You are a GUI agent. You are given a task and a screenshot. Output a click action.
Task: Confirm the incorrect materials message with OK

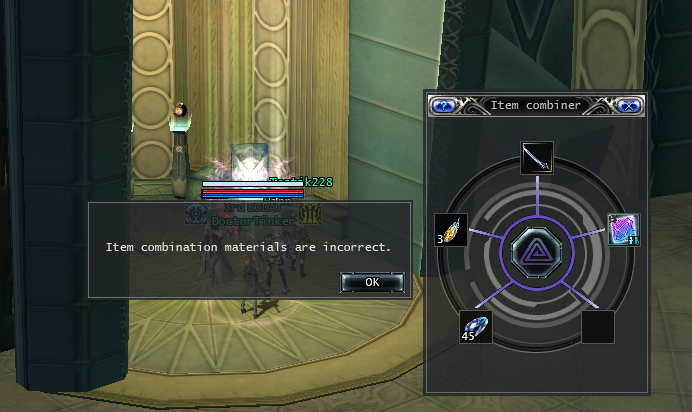tap(372, 282)
